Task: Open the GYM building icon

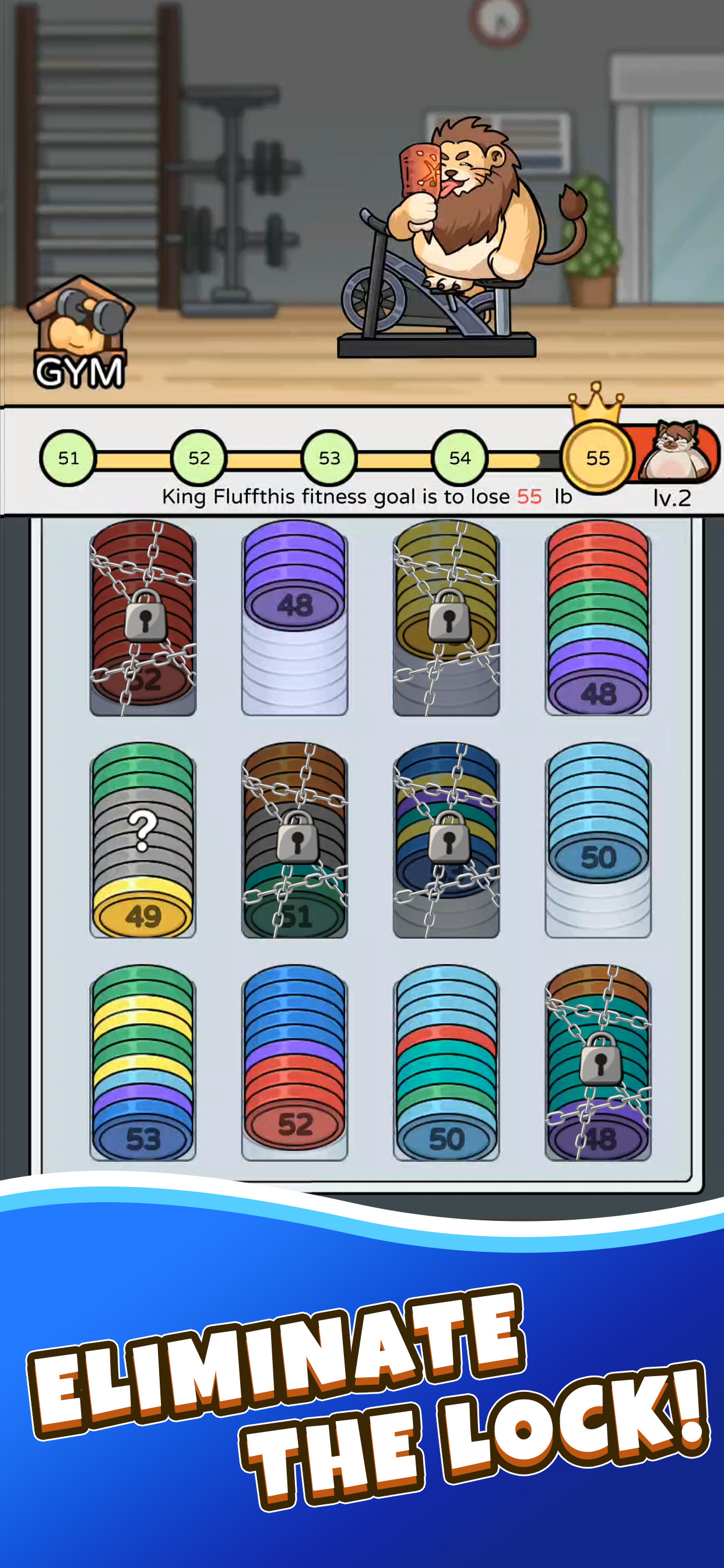Action: [79, 334]
